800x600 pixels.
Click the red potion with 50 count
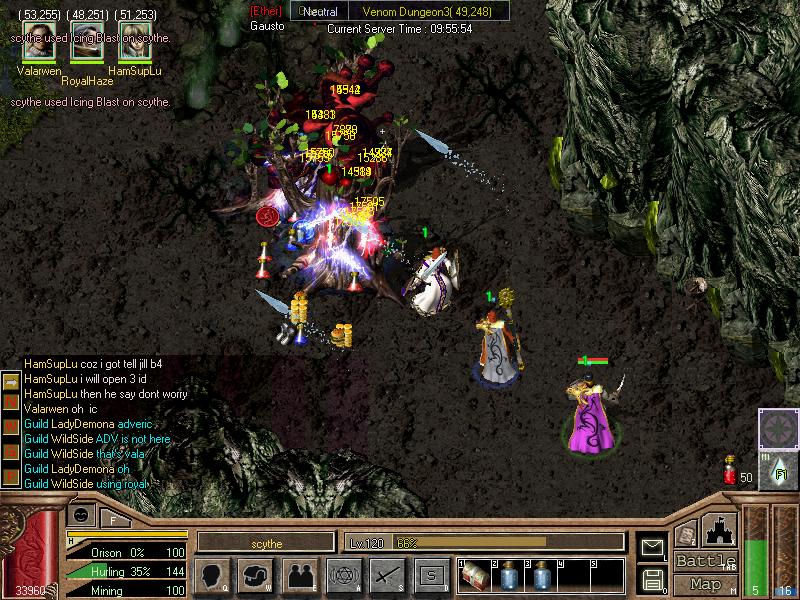[729, 471]
